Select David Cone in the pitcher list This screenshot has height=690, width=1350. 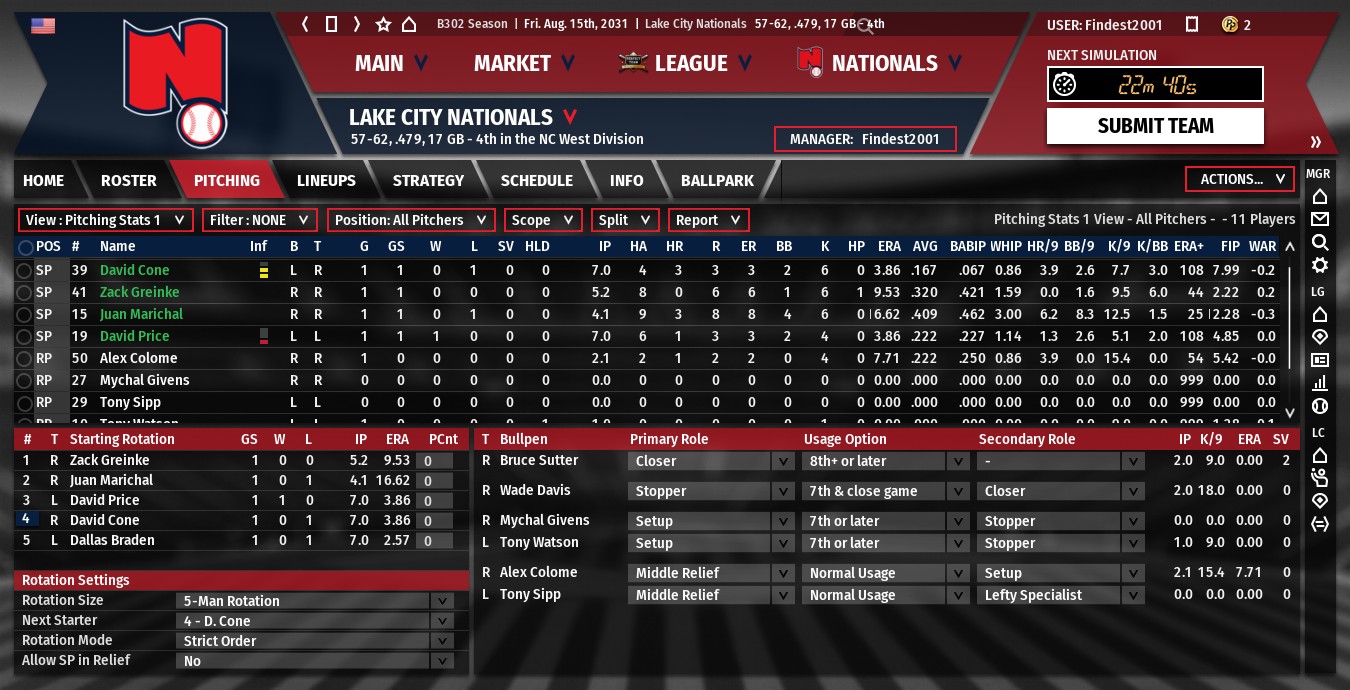(134, 270)
